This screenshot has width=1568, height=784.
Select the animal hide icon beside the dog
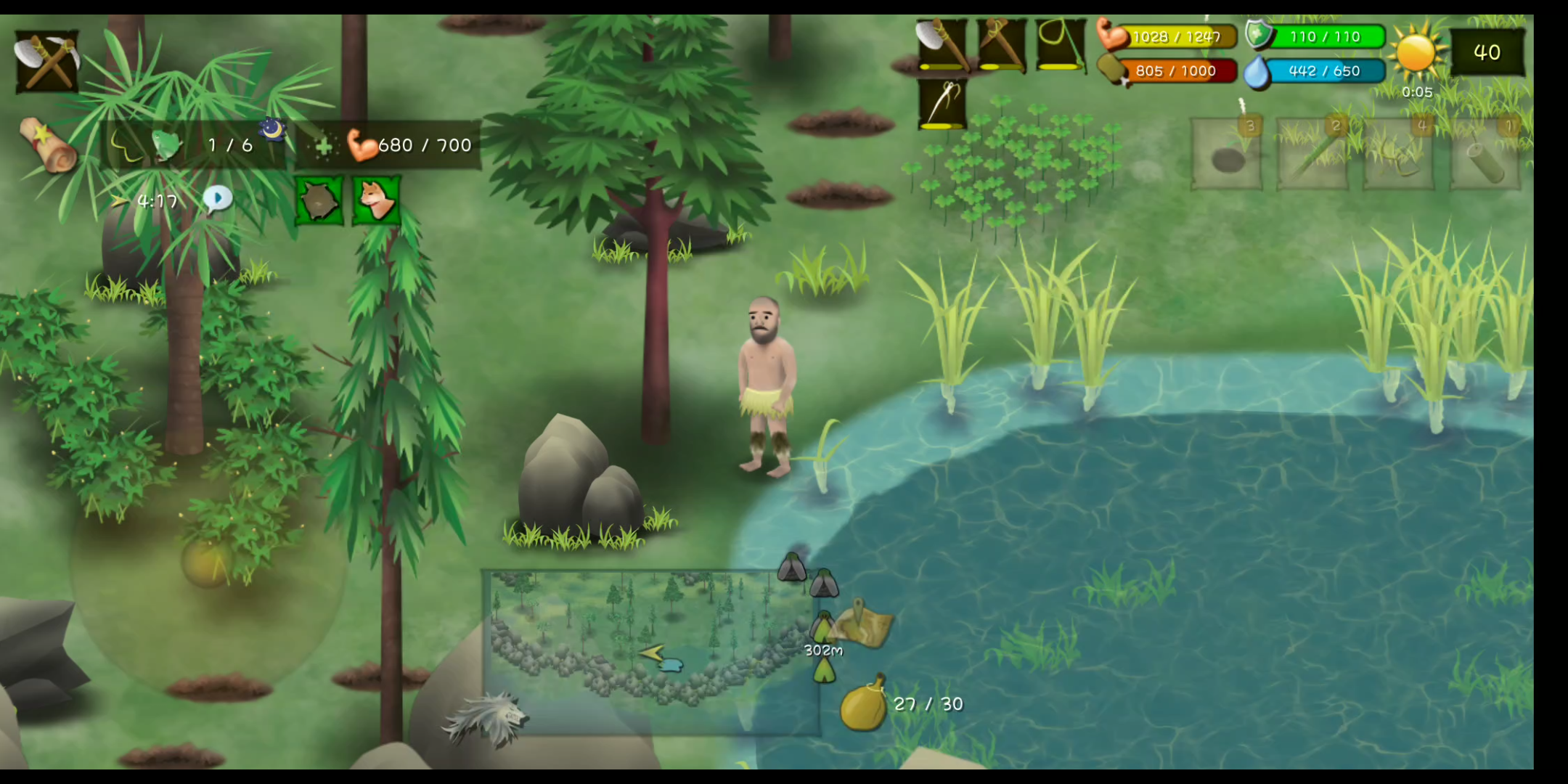click(319, 200)
